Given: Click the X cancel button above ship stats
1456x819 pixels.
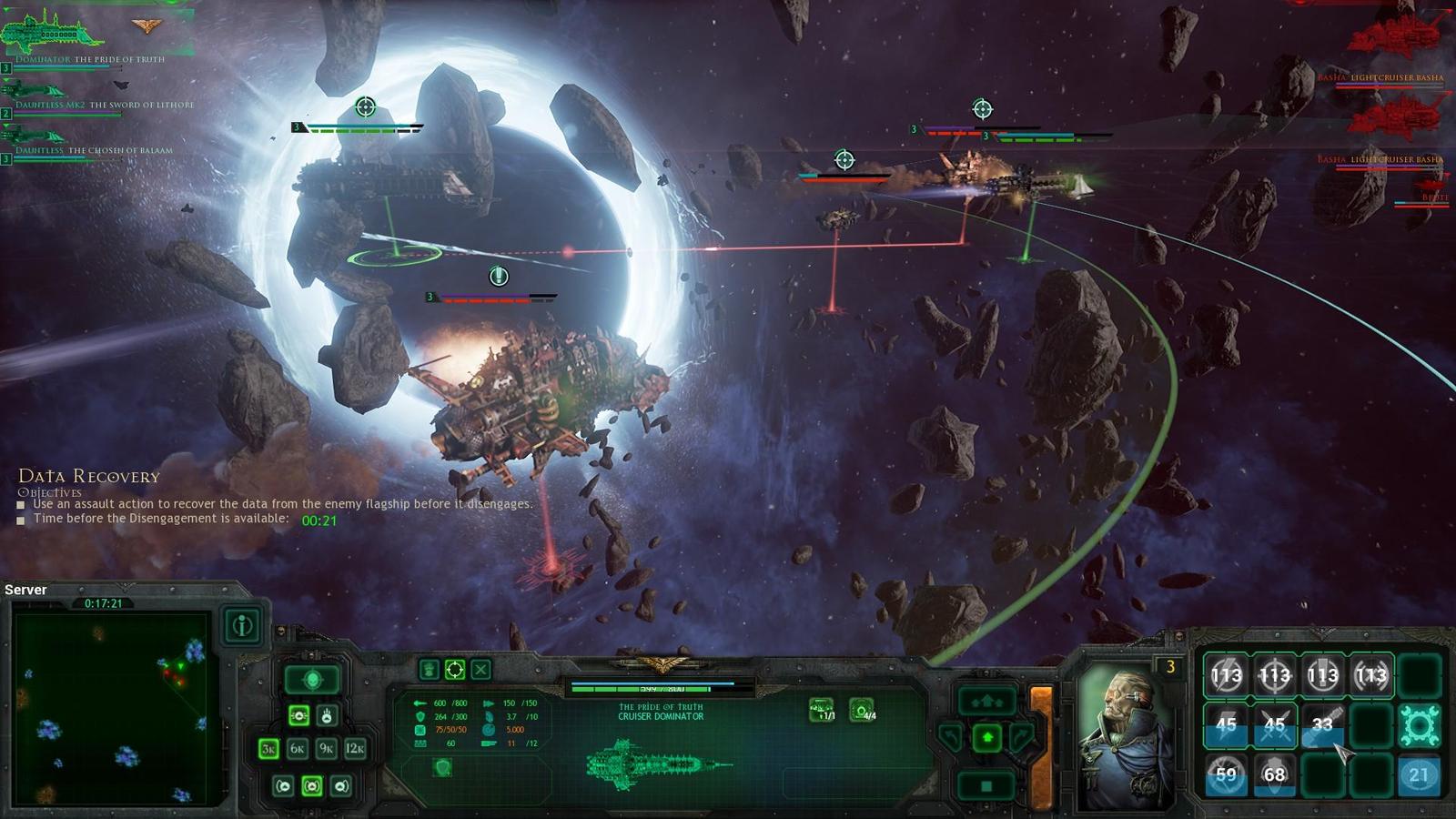Looking at the screenshot, I should 480,671.
